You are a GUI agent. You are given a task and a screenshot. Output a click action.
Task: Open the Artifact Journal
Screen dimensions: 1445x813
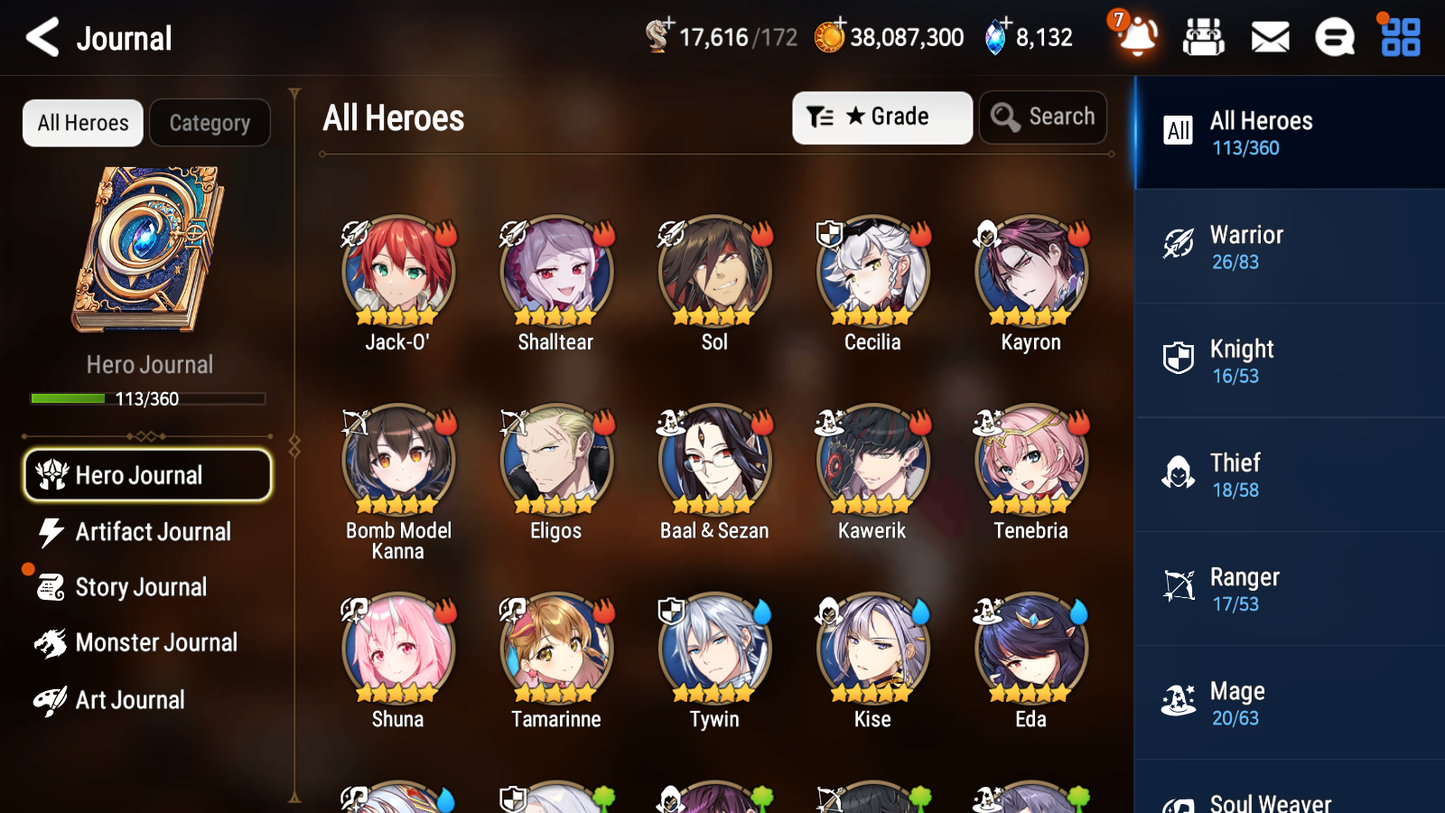coord(150,532)
